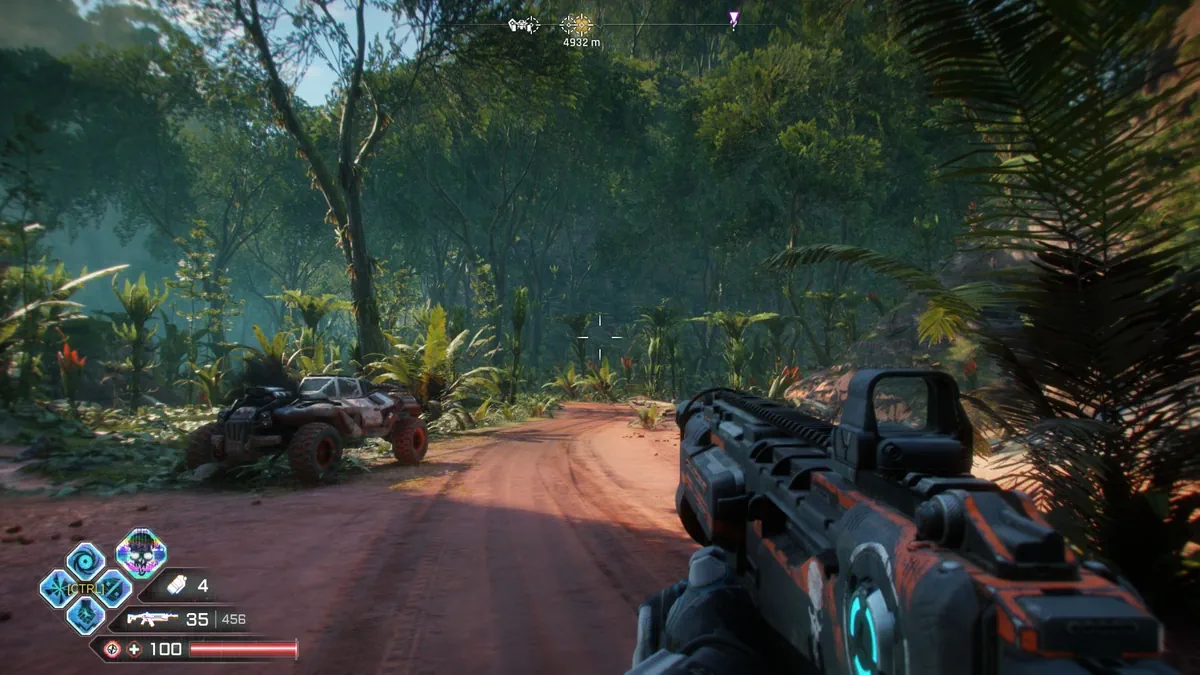Activate the neon skull Overdrive icon

(140, 553)
